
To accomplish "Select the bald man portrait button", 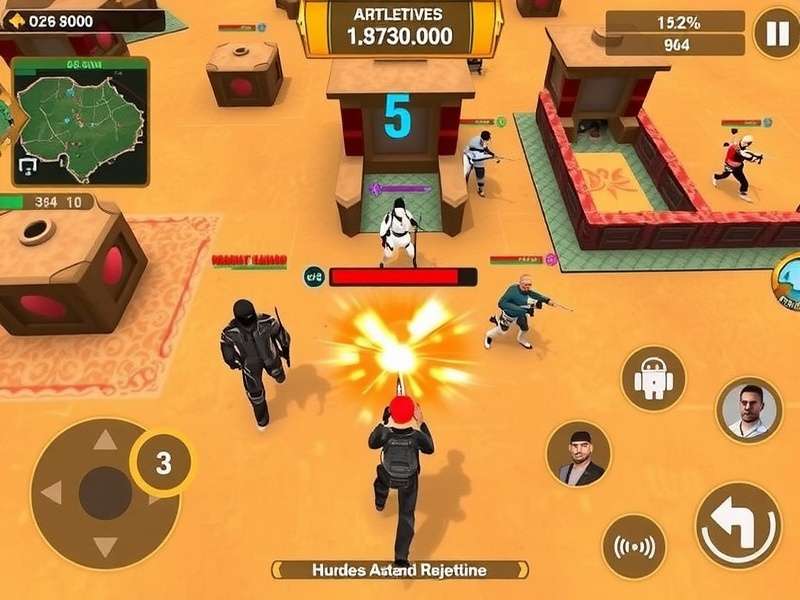I will pos(749,410).
